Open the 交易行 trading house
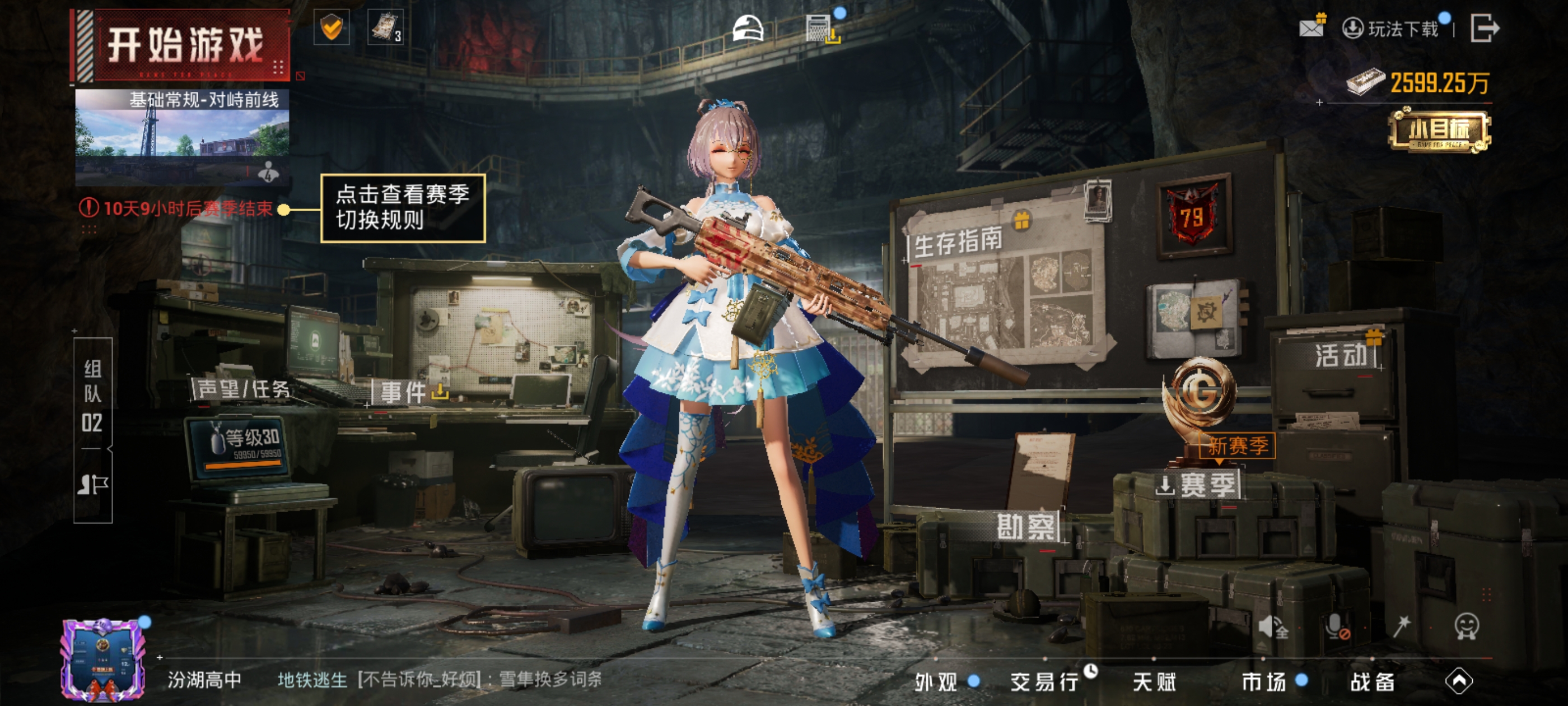The image size is (1568, 706). click(1044, 682)
